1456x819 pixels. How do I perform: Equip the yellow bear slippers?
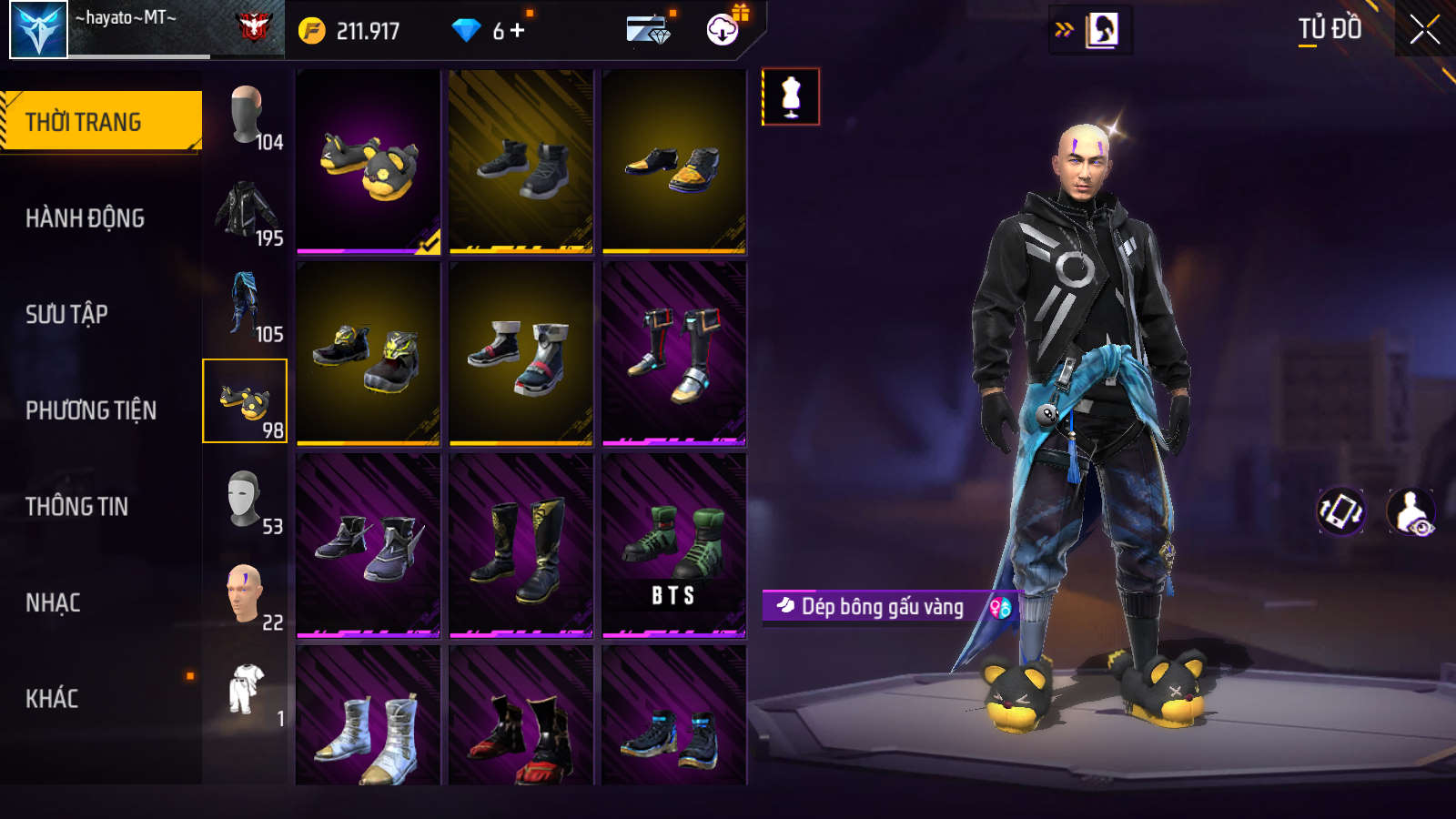(x=369, y=162)
